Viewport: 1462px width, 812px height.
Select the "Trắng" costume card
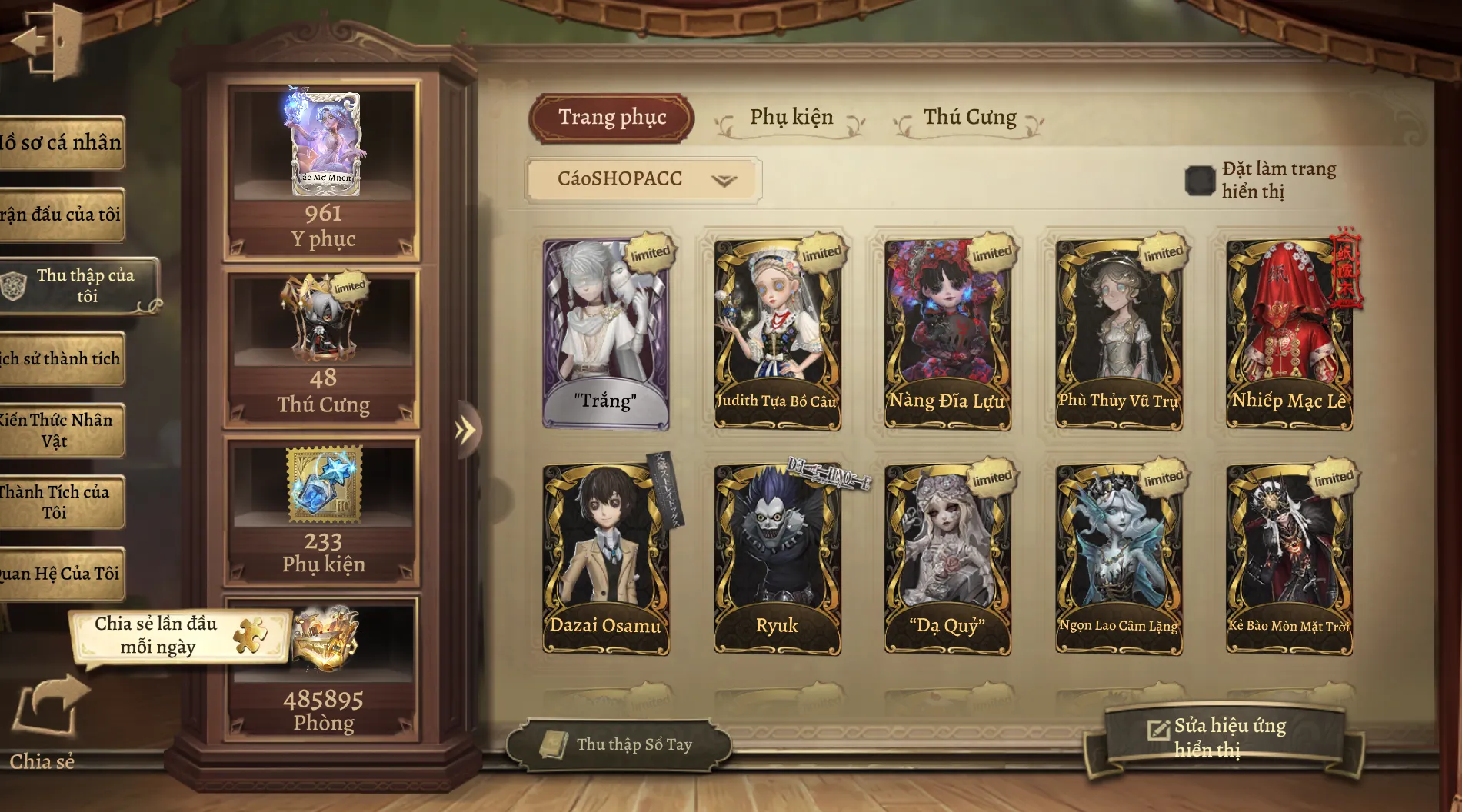click(x=605, y=333)
